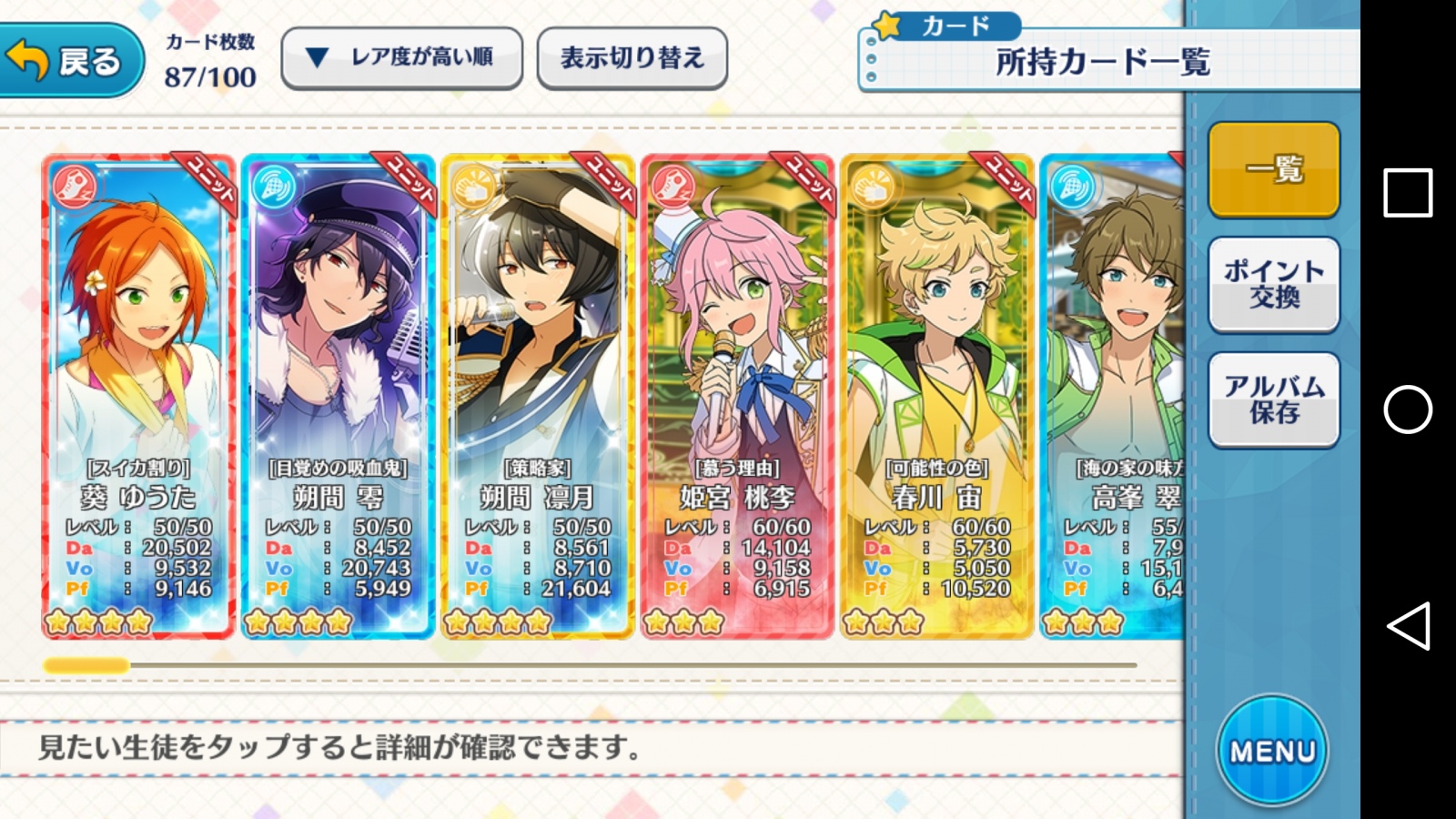
Task: Switch to the 一覧 list tab
Action: pos(1274,169)
